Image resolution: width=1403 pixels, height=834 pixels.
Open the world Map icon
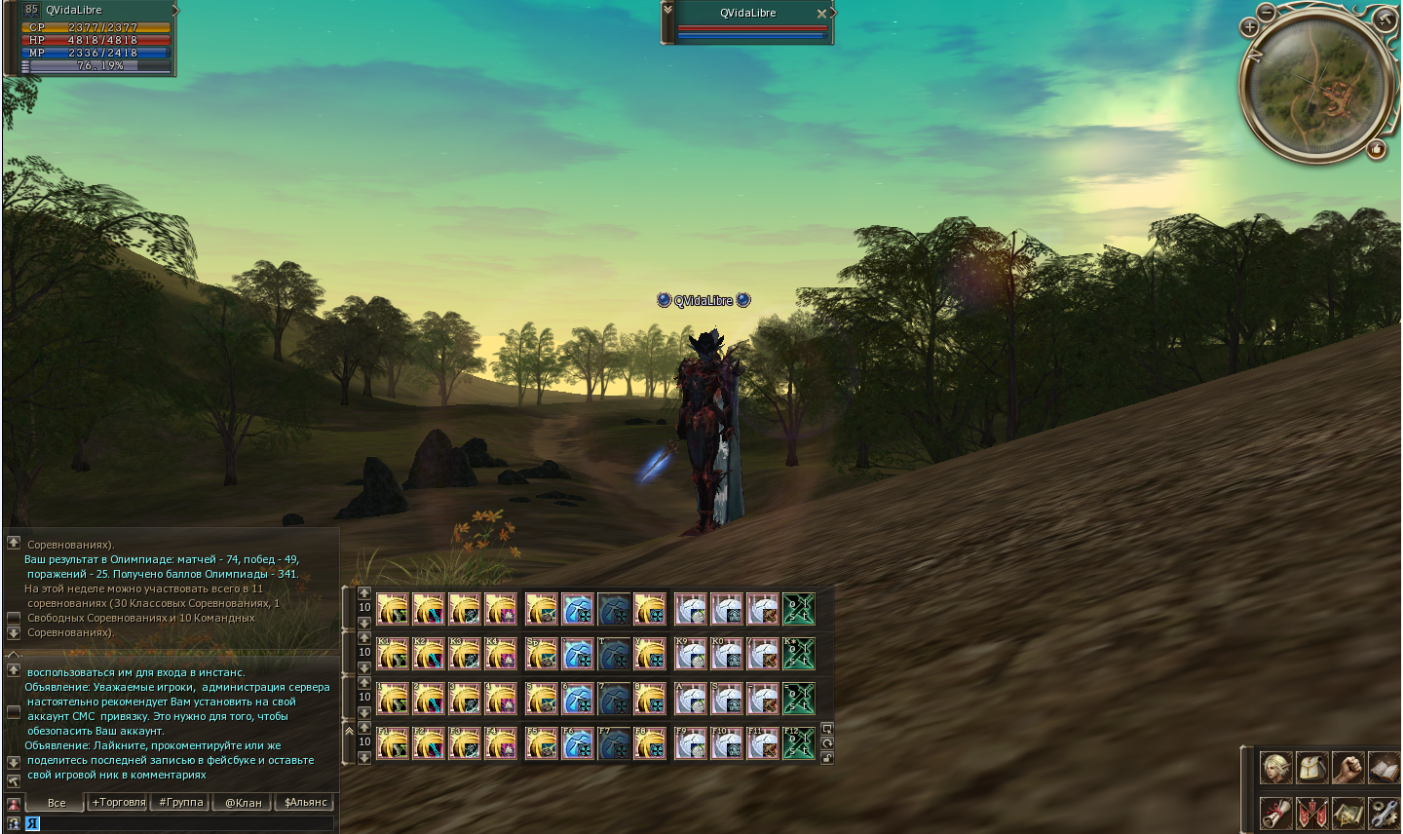click(1349, 813)
